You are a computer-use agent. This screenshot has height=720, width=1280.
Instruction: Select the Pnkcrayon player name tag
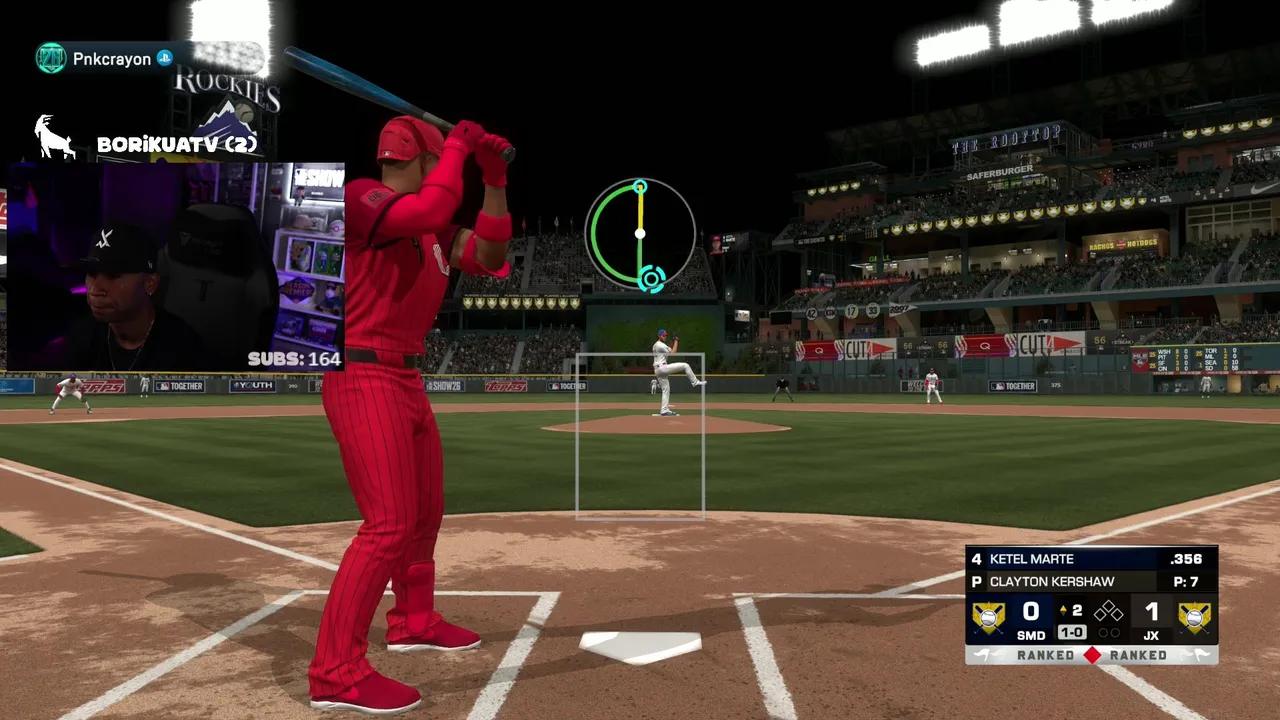[111, 59]
